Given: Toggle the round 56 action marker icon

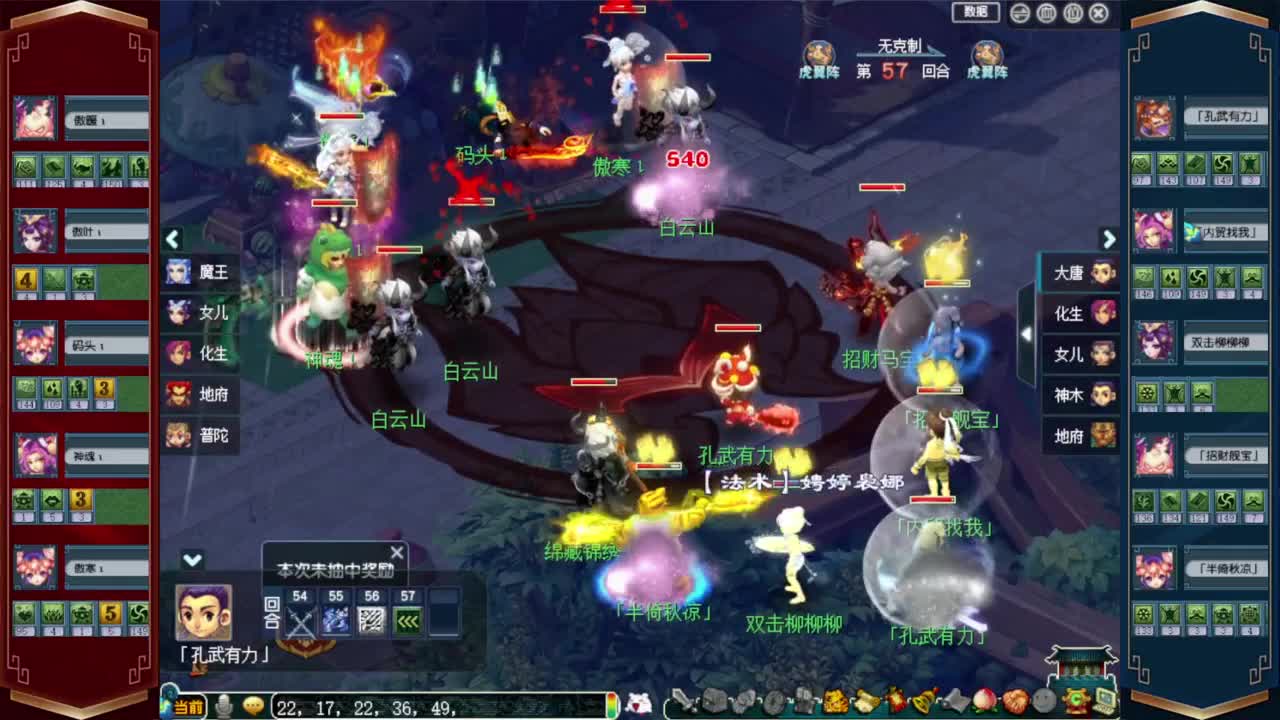Looking at the screenshot, I should pos(371,618).
